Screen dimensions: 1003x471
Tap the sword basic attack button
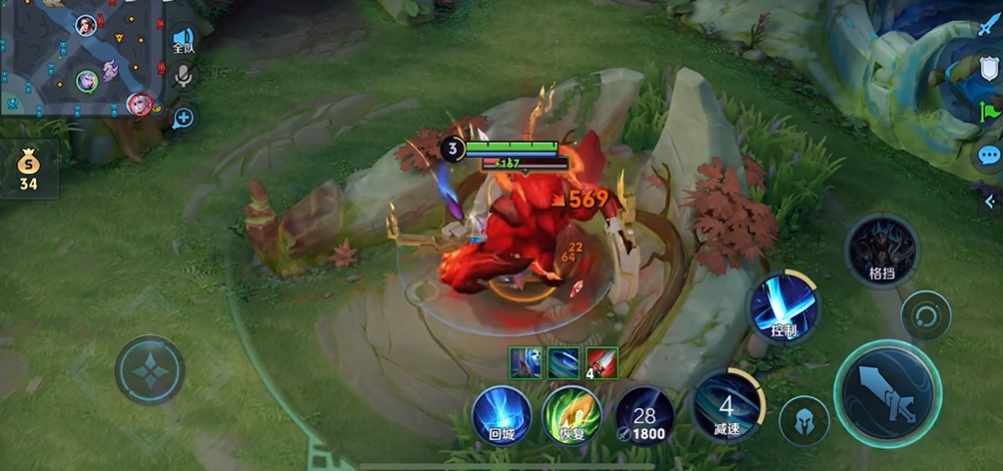pyautogui.click(x=886, y=392)
